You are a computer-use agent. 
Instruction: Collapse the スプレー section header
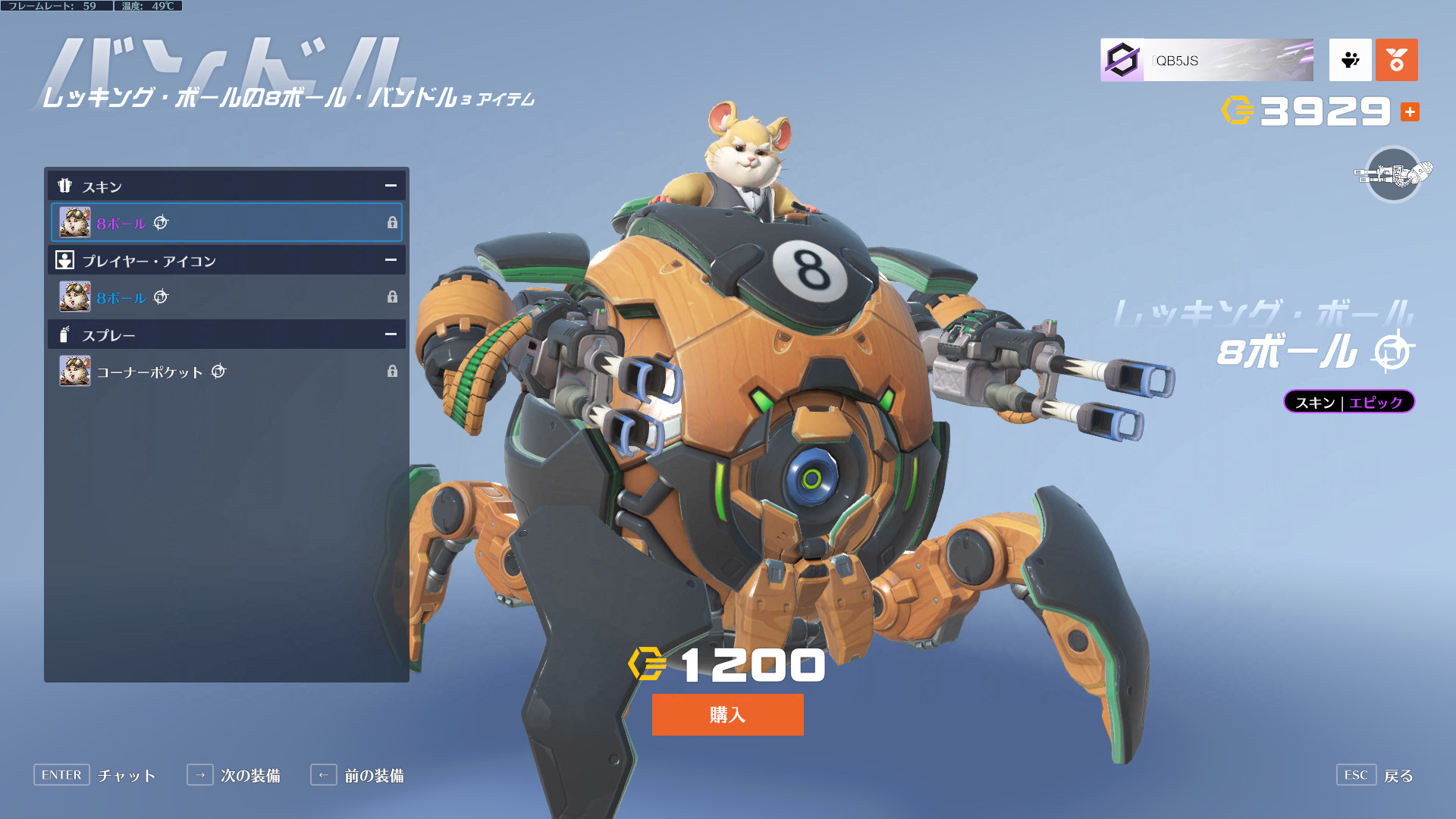(x=391, y=334)
